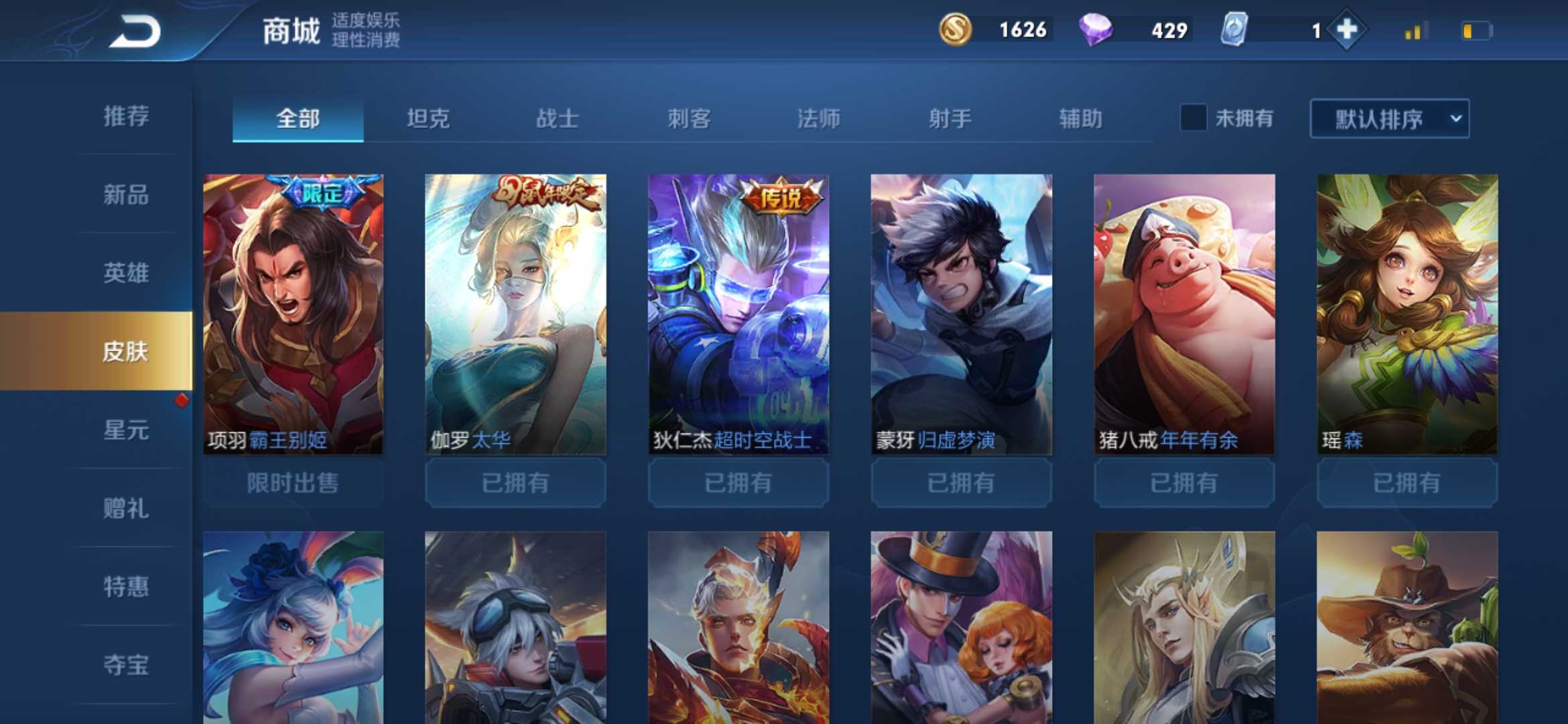
Task: Open the 射手 filter tab
Action: click(952, 118)
